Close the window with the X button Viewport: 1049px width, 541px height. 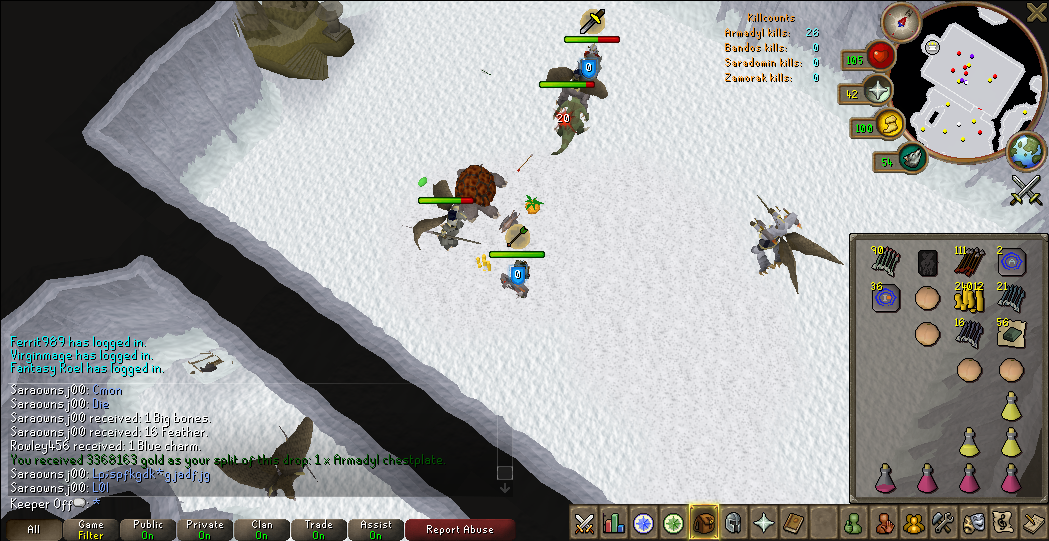[x=1036, y=11]
